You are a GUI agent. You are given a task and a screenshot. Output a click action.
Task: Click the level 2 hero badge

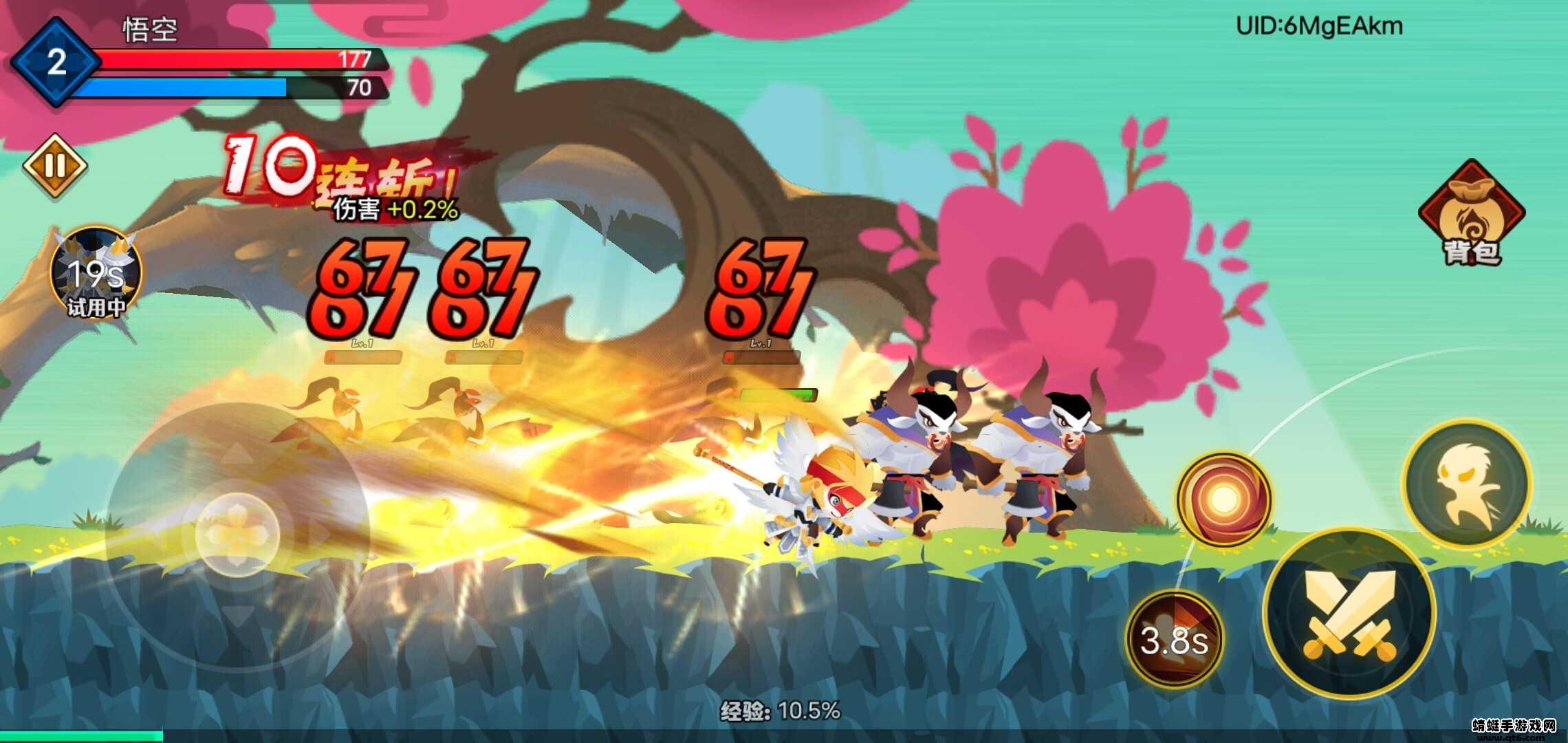coord(55,63)
